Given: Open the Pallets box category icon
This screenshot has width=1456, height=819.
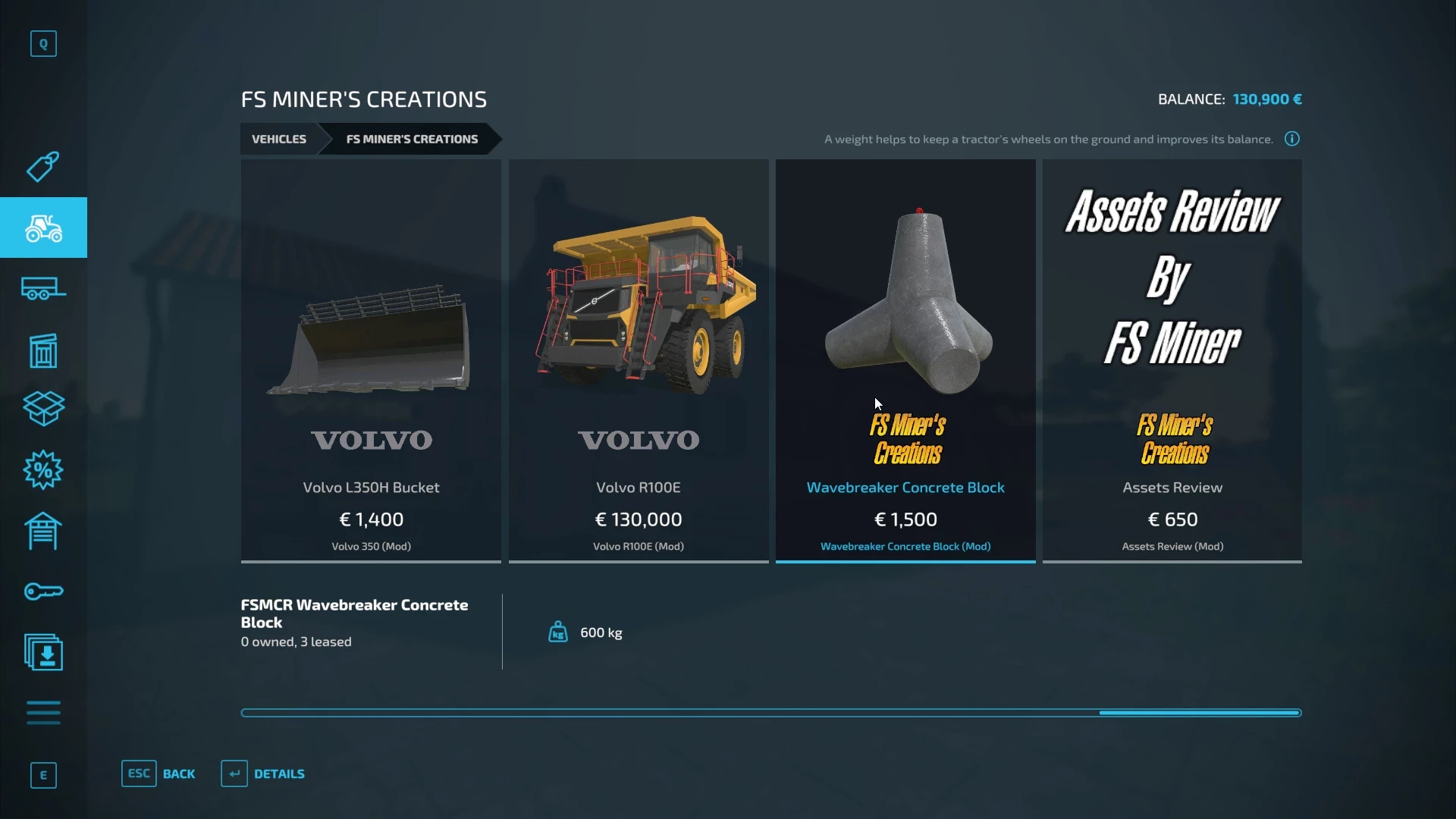Looking at the screenshot, I should [43, 409].
